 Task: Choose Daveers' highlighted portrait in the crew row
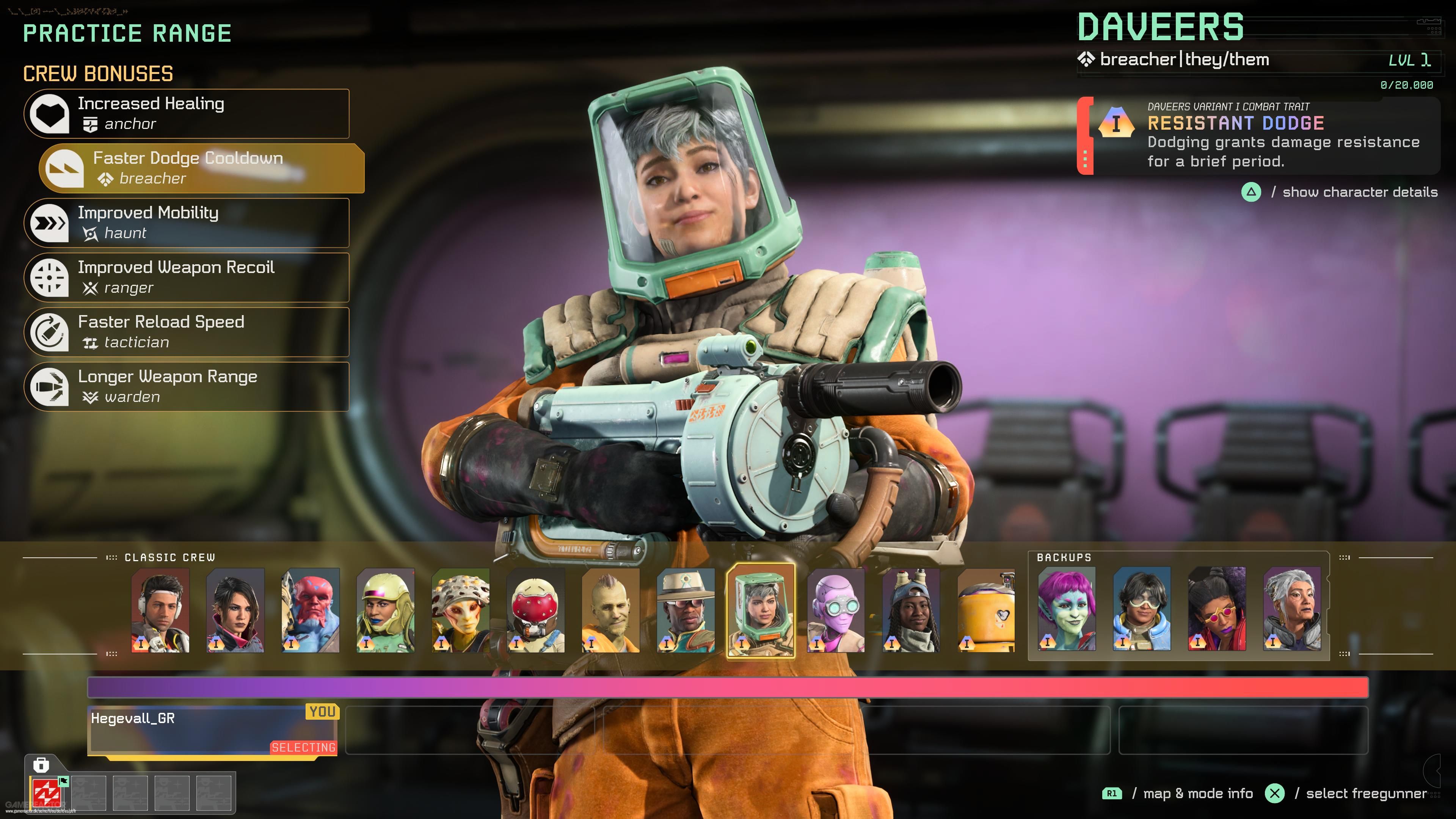point(761,610)
